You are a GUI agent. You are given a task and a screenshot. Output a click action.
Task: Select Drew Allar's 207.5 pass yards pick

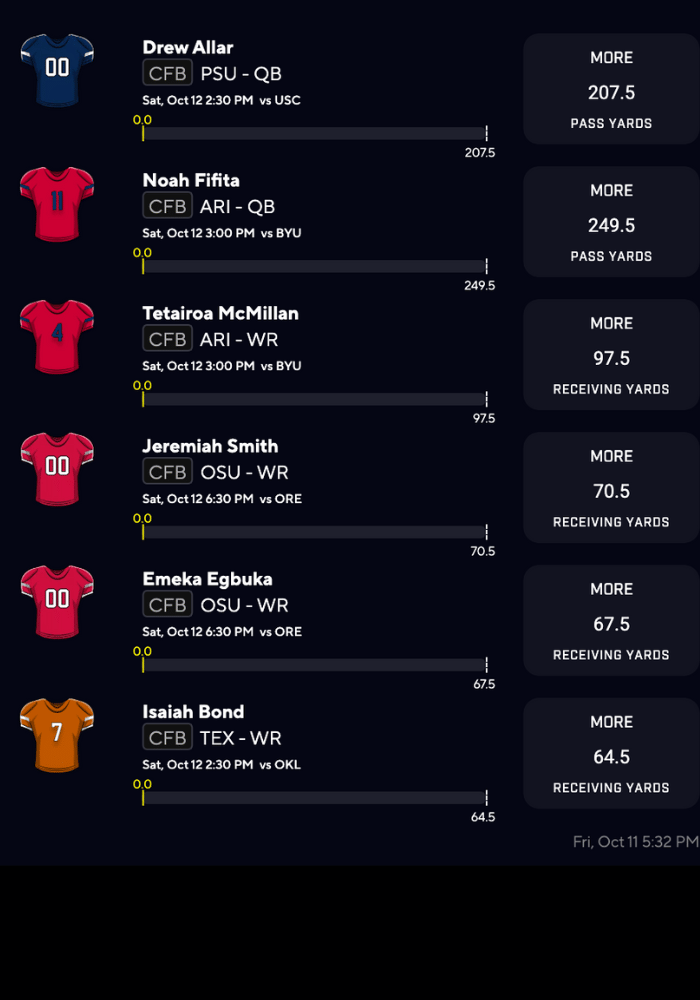611,90
